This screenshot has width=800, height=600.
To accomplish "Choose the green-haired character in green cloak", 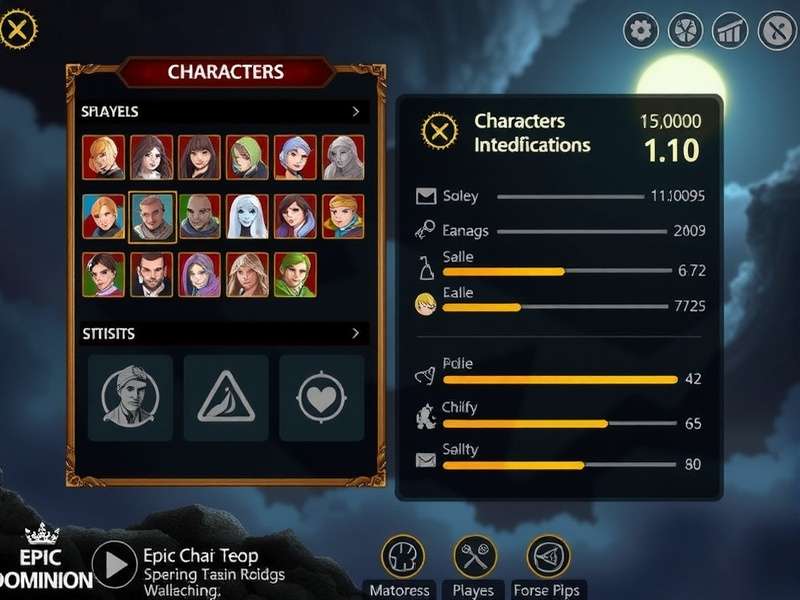I will tap(295, 274).
